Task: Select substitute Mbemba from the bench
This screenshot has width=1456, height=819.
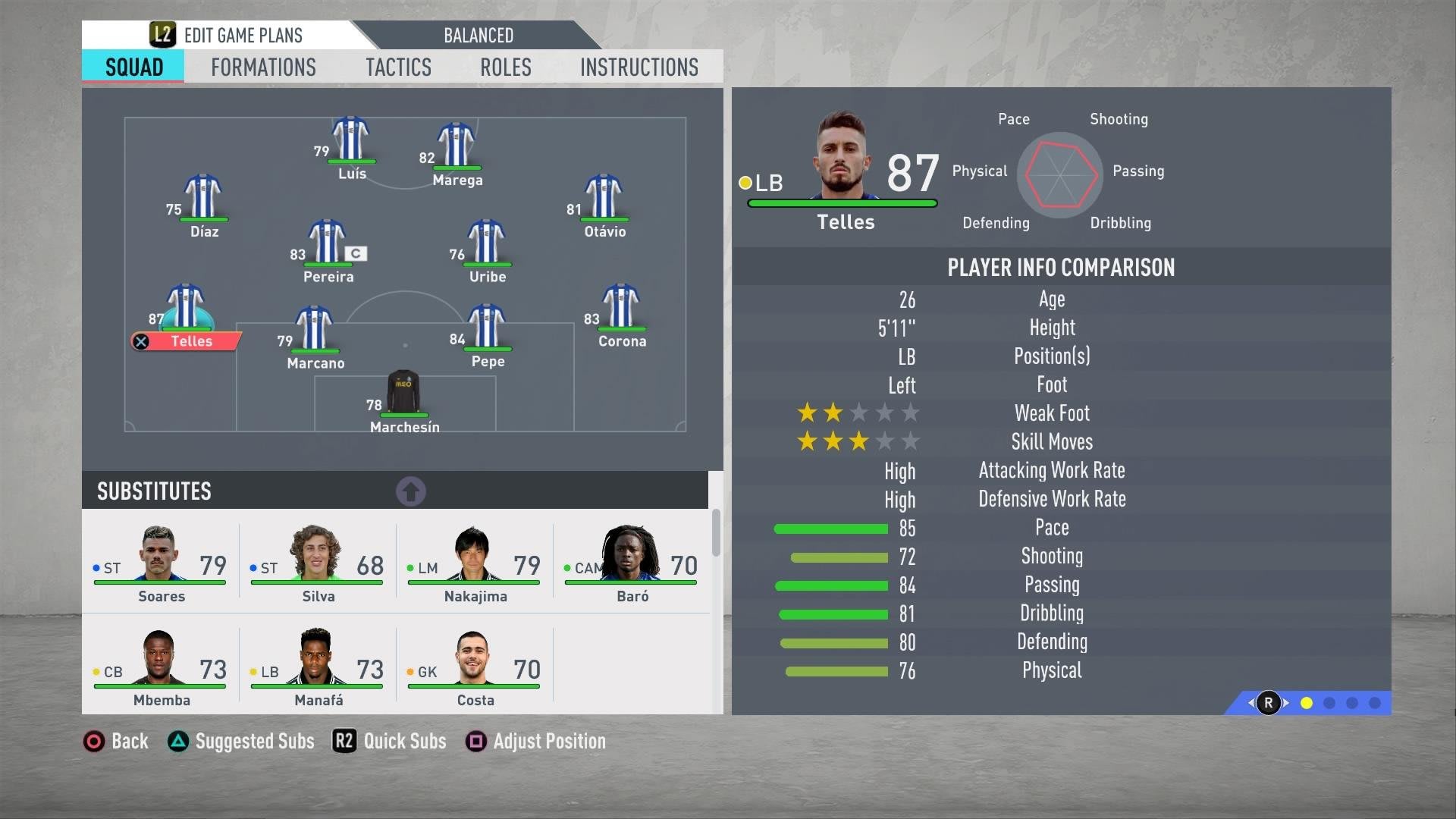Action: [x=161, y=666]
